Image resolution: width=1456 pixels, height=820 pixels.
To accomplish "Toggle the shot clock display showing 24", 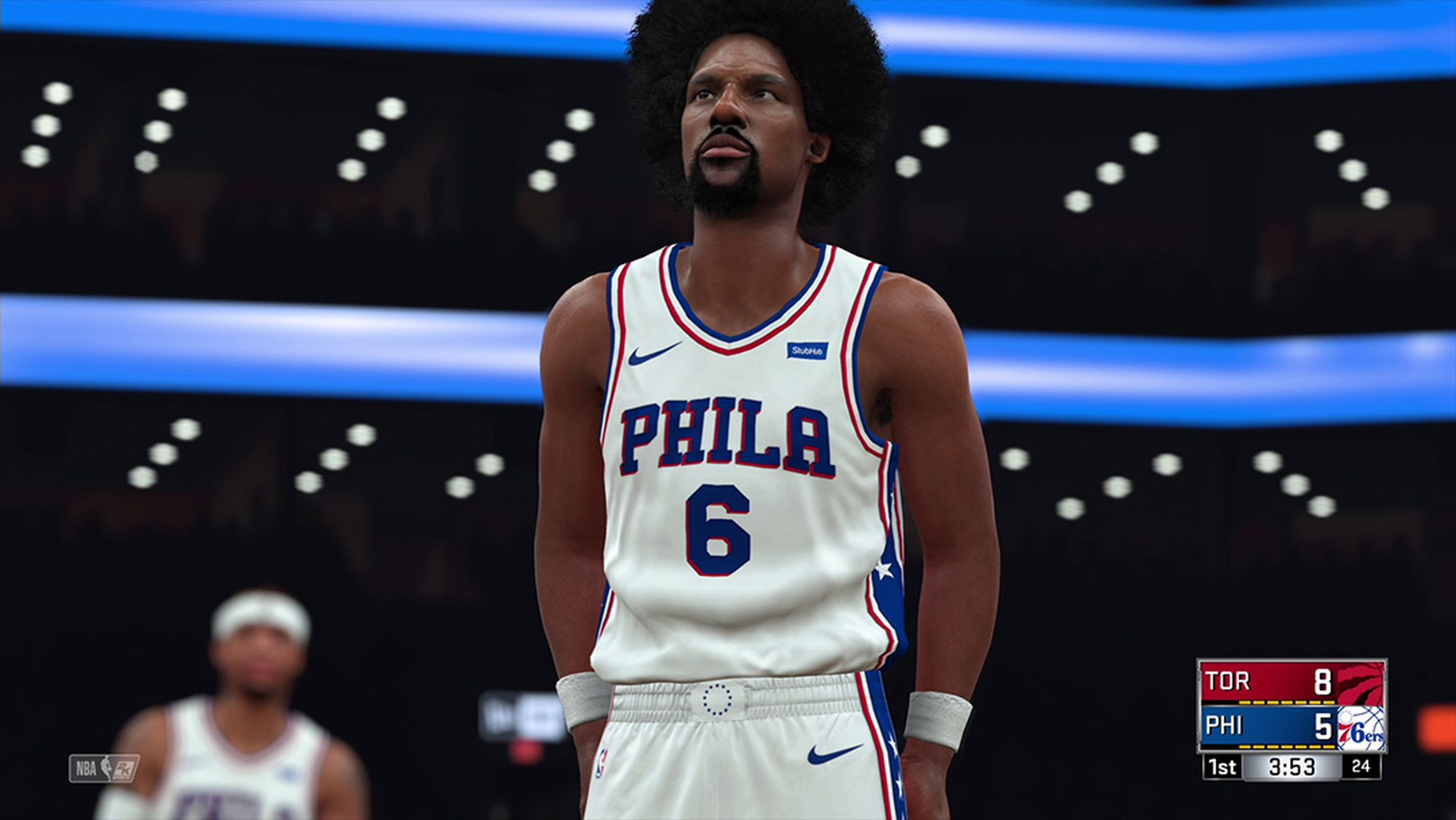I will pyautogui.click(x=1361, y=766).
